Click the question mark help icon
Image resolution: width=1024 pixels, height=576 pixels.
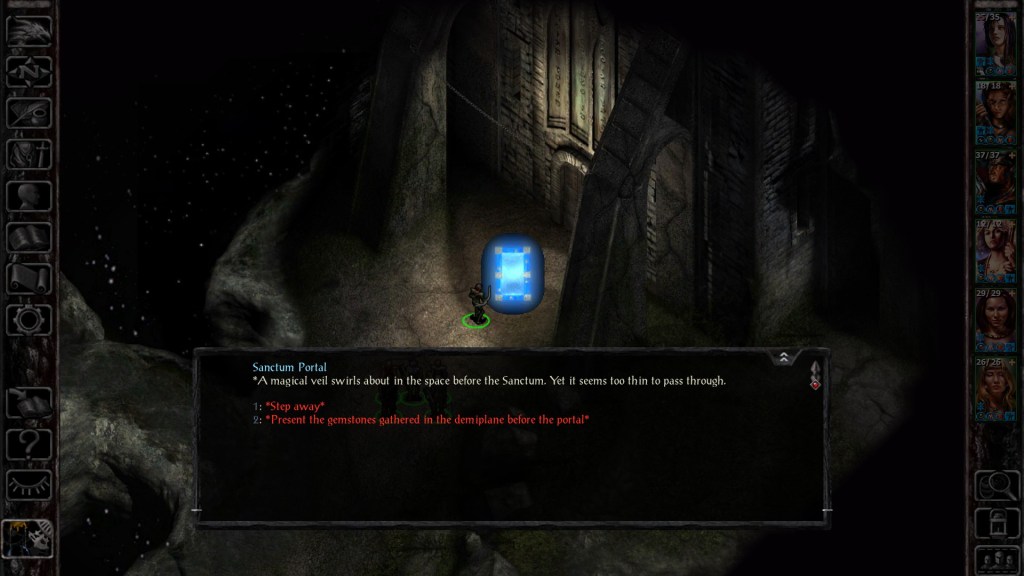pyautogui.click(x=29, y=444)
